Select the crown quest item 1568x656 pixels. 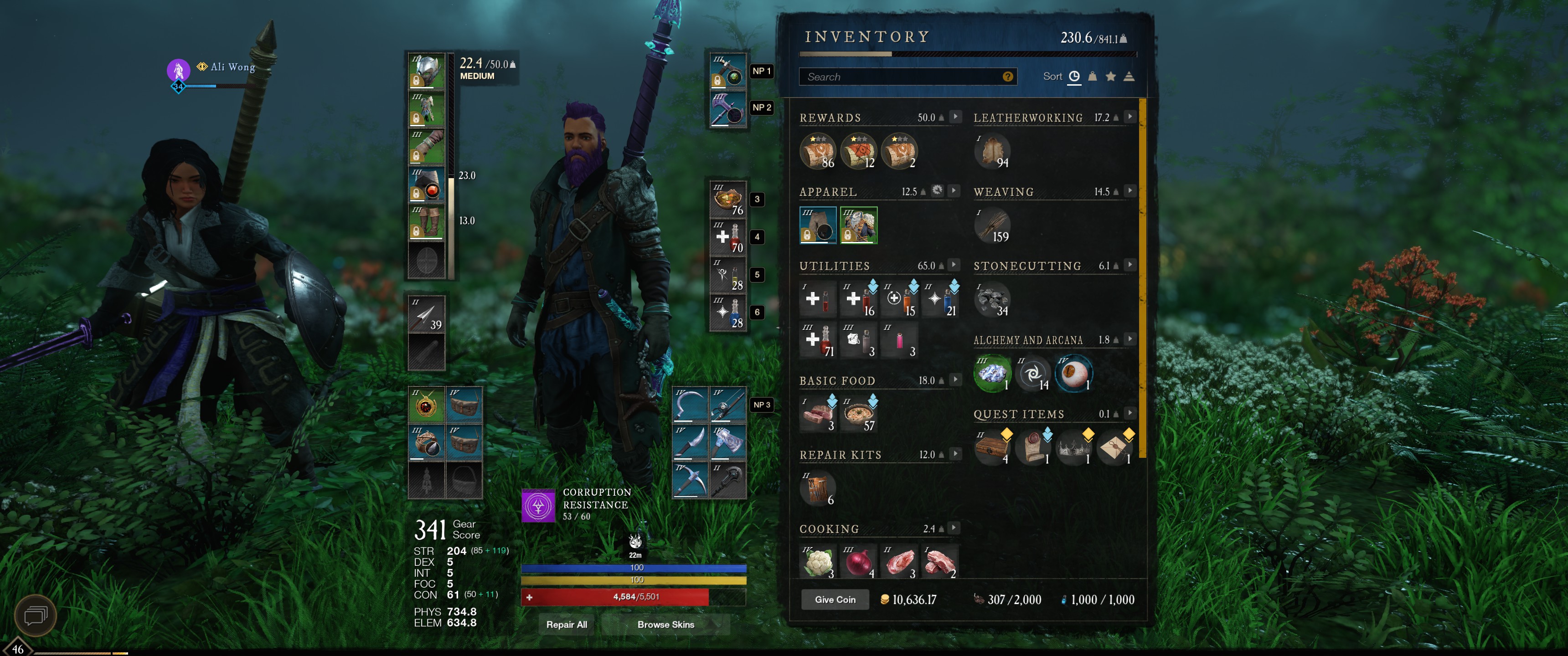click(1074, 448)
